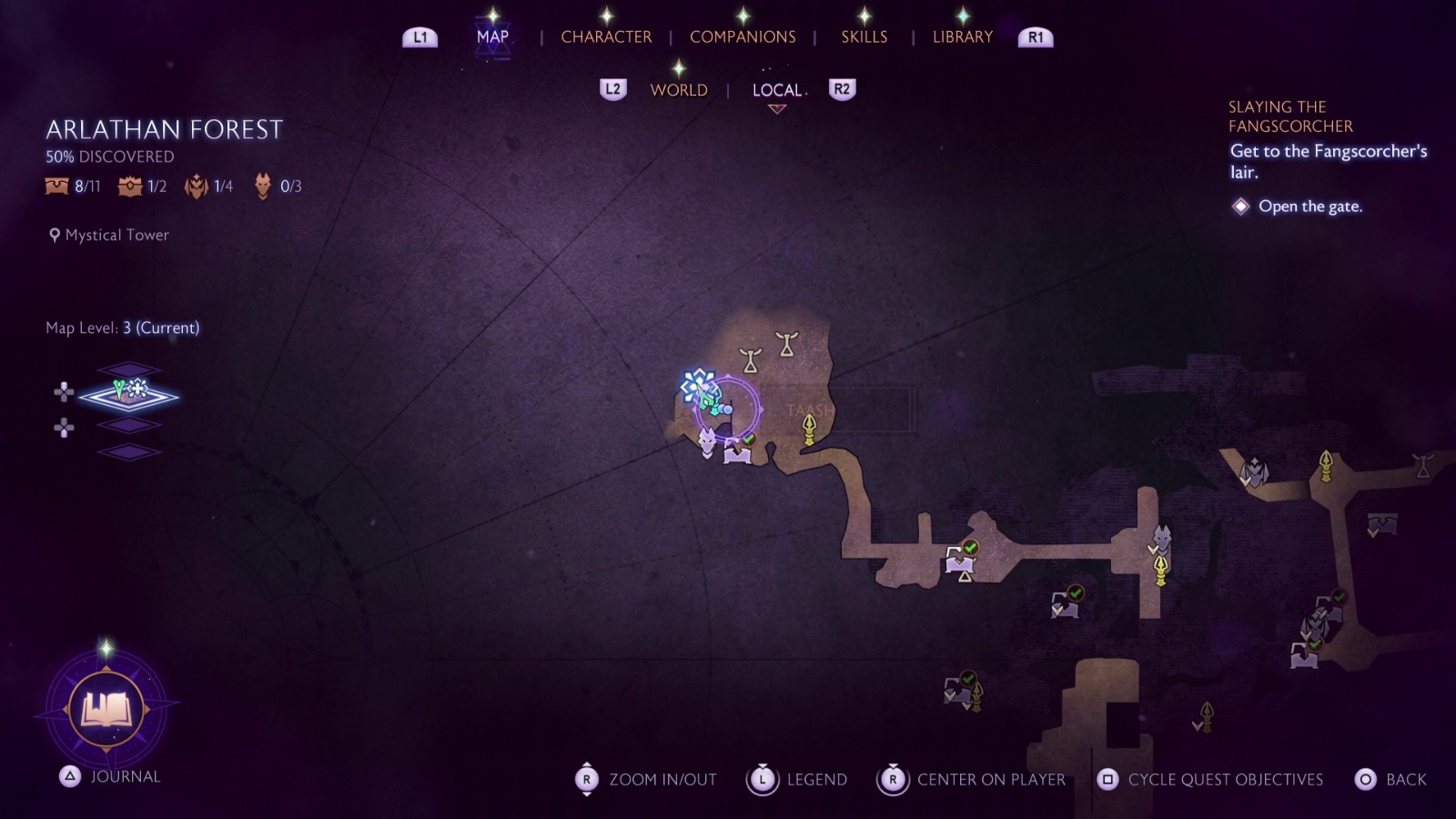Switch to the CHARACTER tab
The height and width of the screenshot is (819, 1456).
click(606, 36)
